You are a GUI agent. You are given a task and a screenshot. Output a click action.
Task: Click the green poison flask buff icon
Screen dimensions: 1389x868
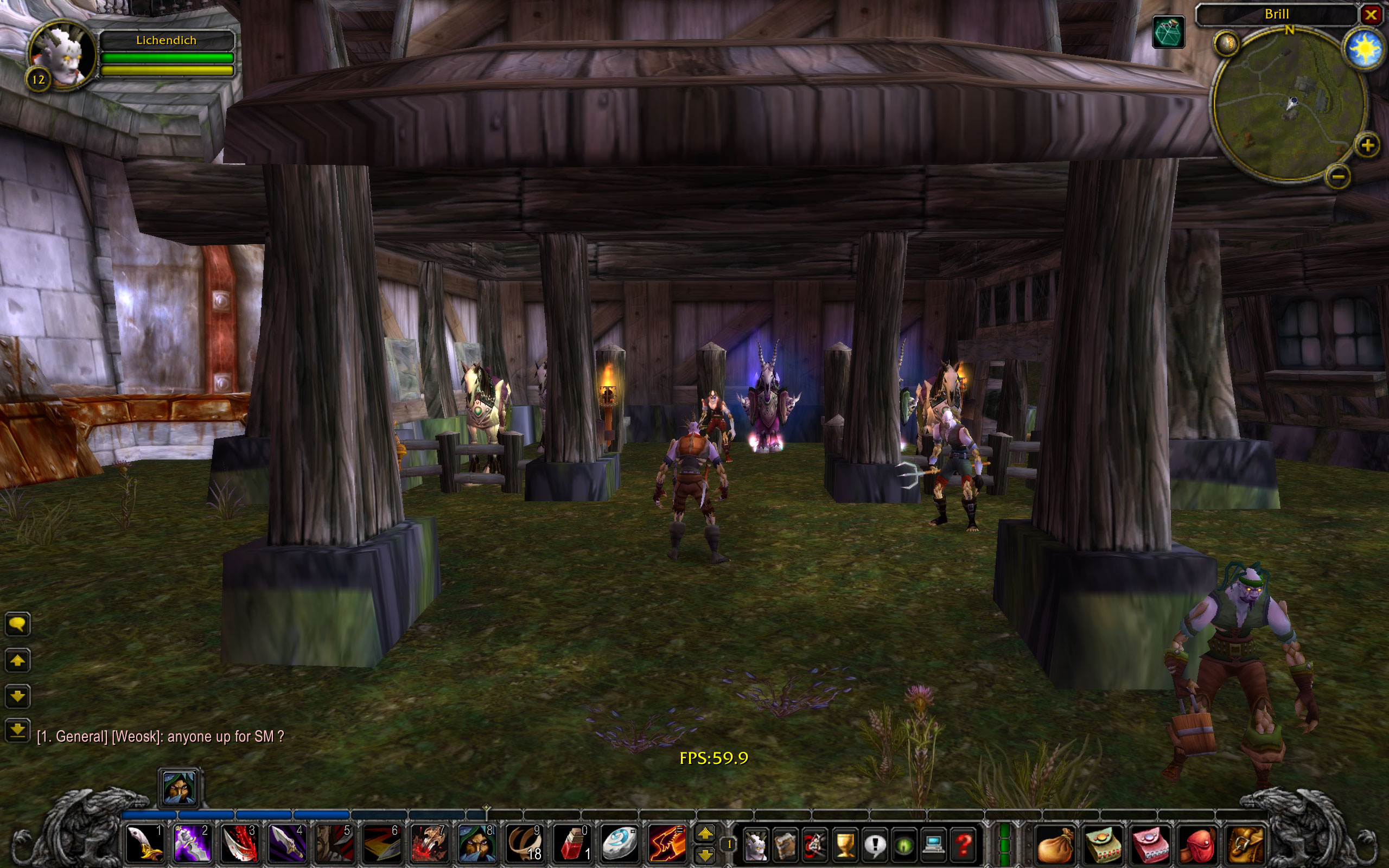[x=1169, y=32]
